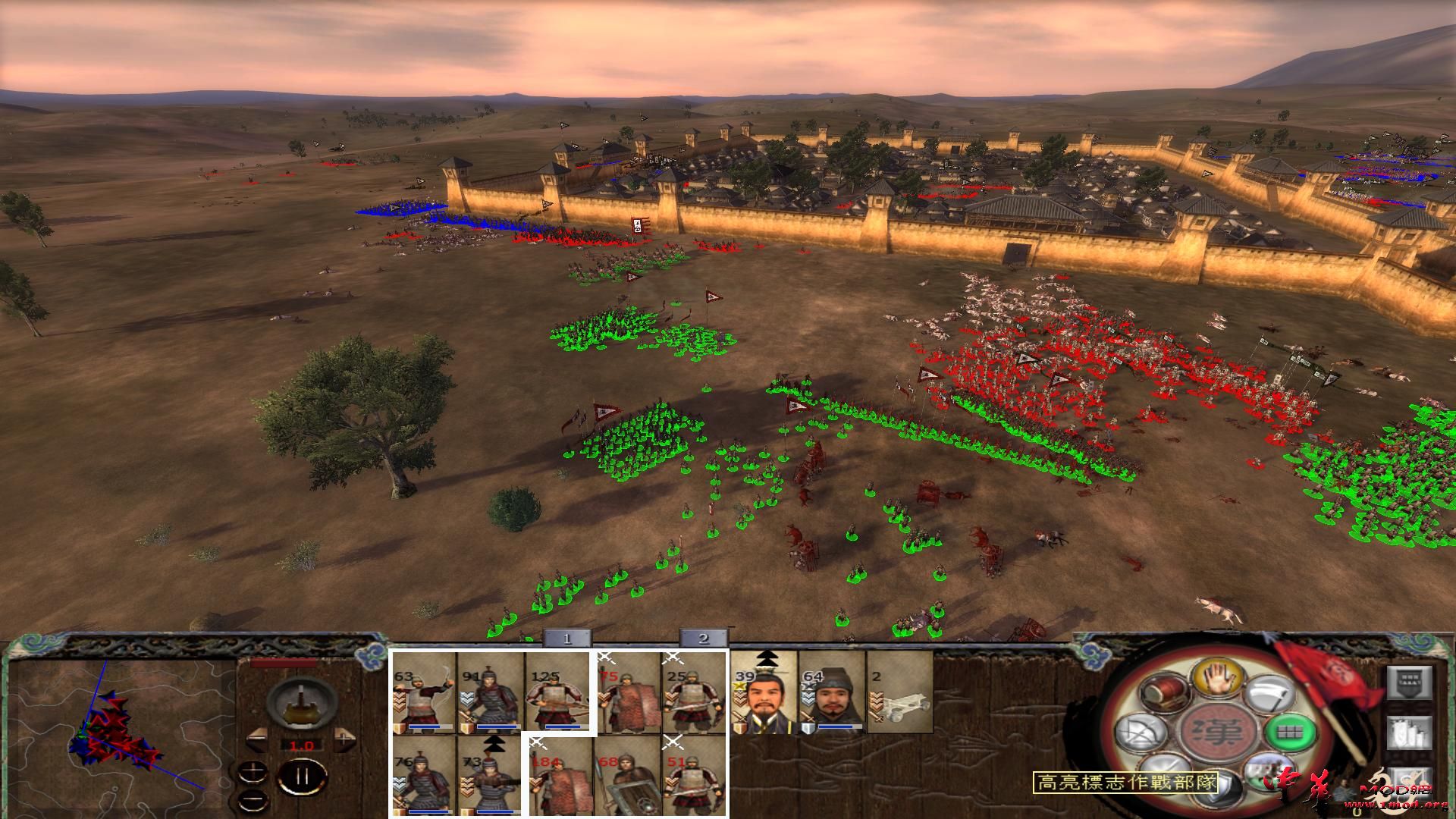Click the green grid unit grouping icon
1456x819 pixels.
point(1291,733)
